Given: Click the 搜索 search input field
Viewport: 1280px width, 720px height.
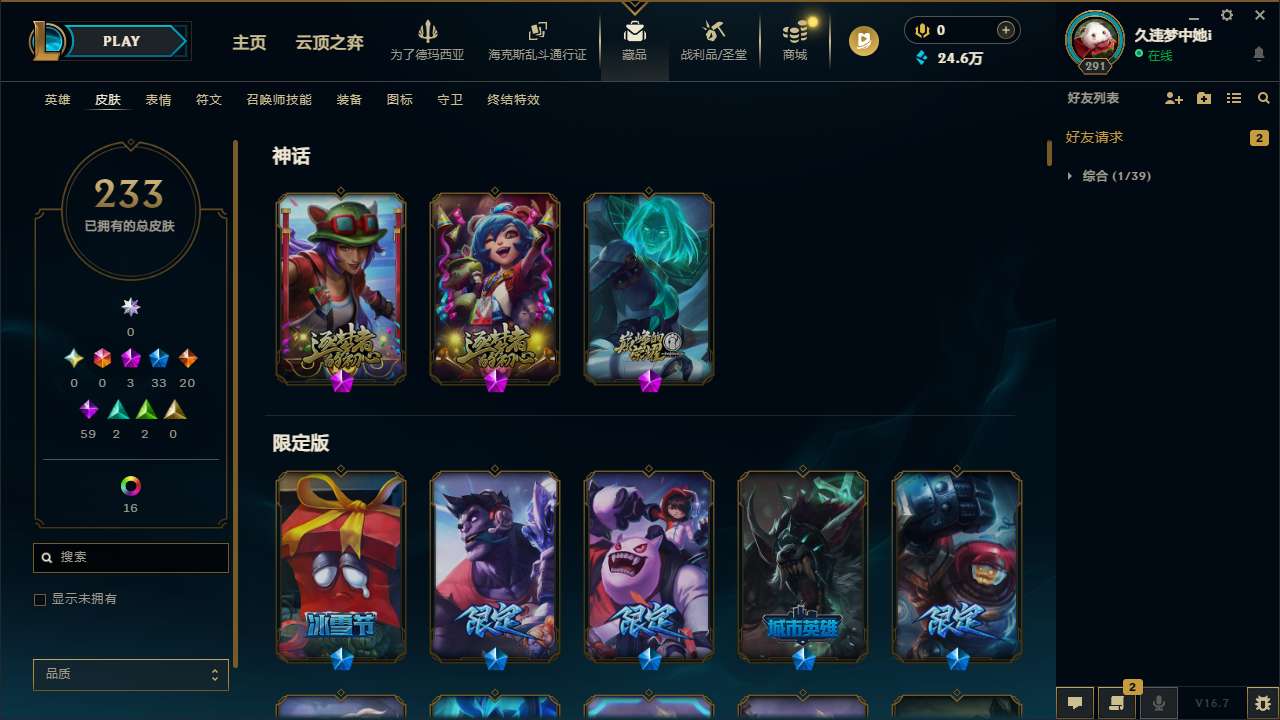Looking at the screenshot, I should pos(130,557).
